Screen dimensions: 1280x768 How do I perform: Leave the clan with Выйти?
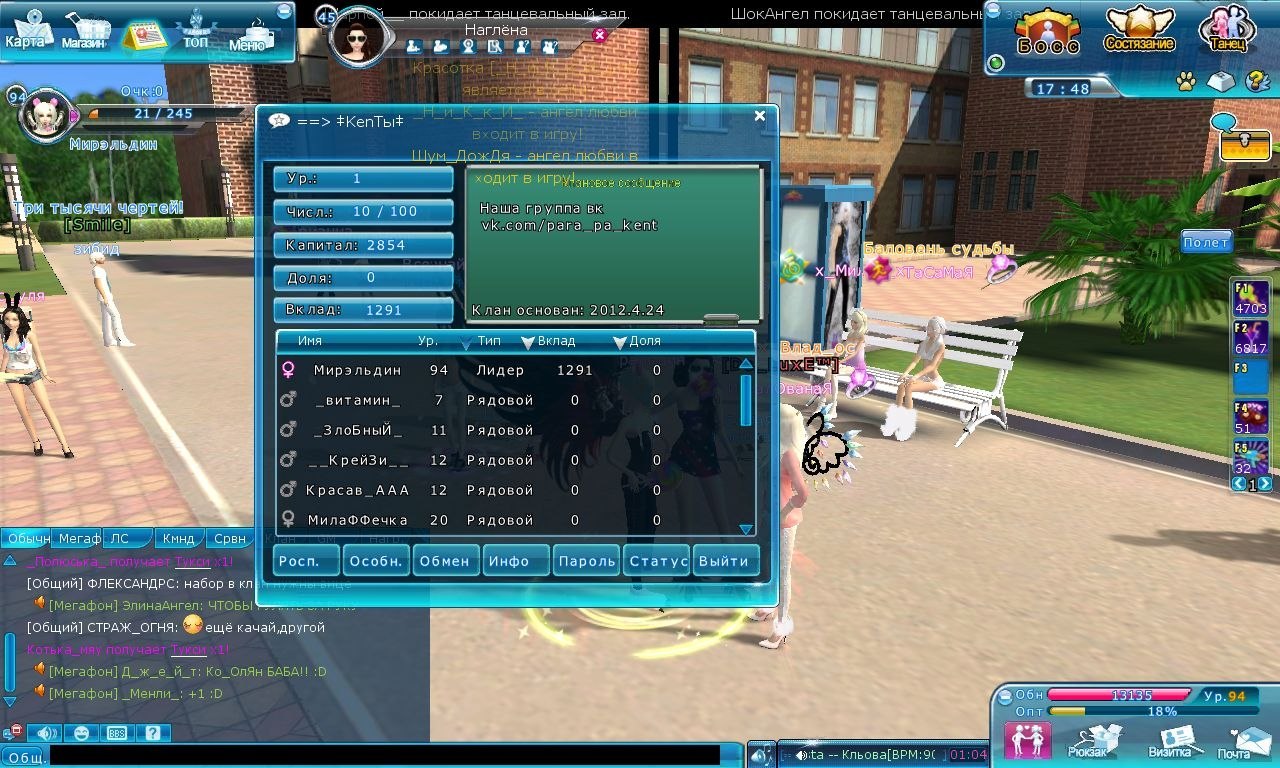click(x=725, y=561)
